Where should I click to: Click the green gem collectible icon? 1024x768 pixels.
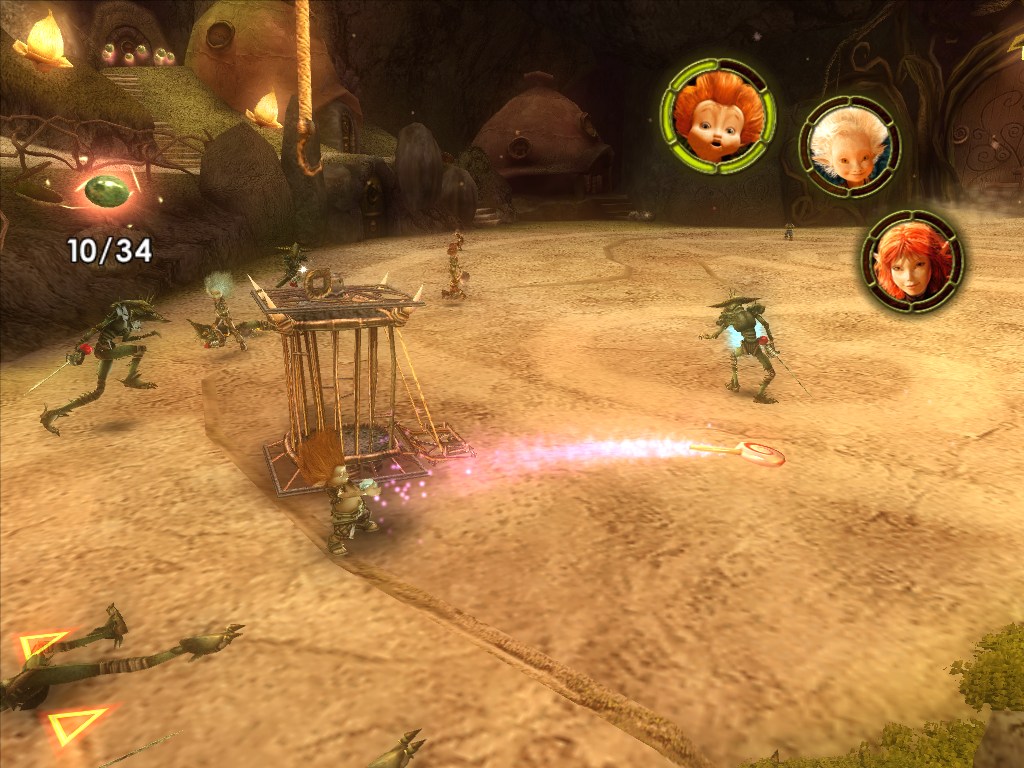[x=103, y=188]
